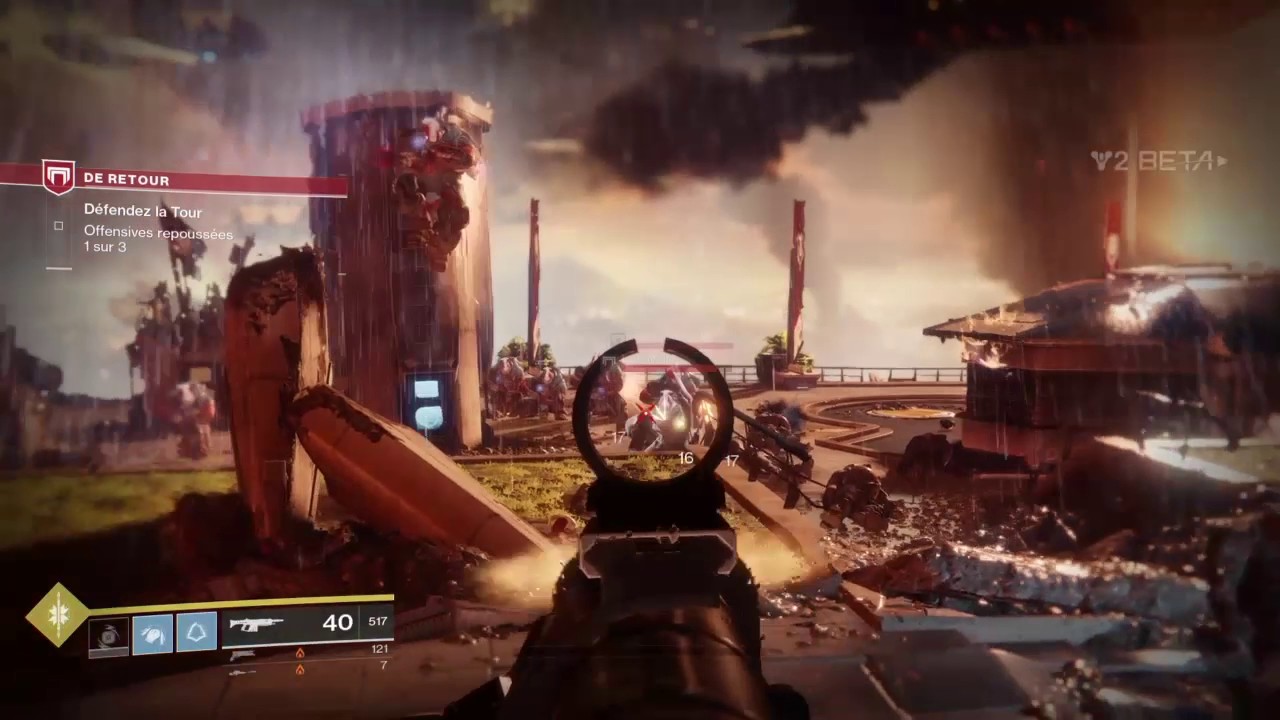The height and width of the screenshot is (720, 1280).
Task: Select the grenade ability icon
Action: [108, 634]
